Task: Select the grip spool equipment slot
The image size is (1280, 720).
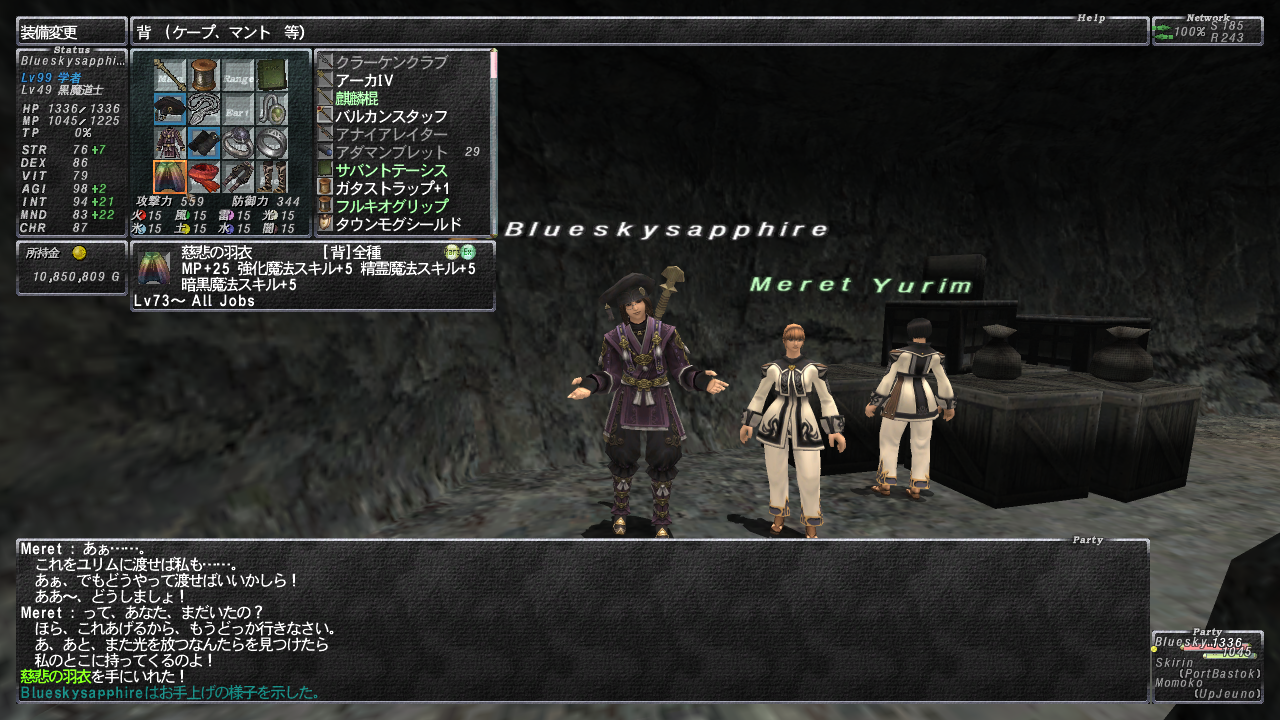Action: [204, 75]
